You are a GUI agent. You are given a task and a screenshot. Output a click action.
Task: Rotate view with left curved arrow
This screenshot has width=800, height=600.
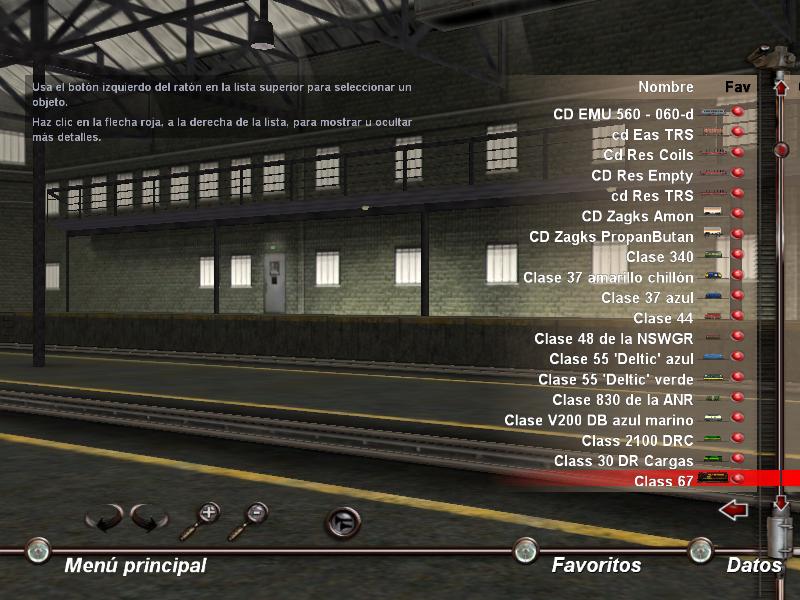[104, 519]
